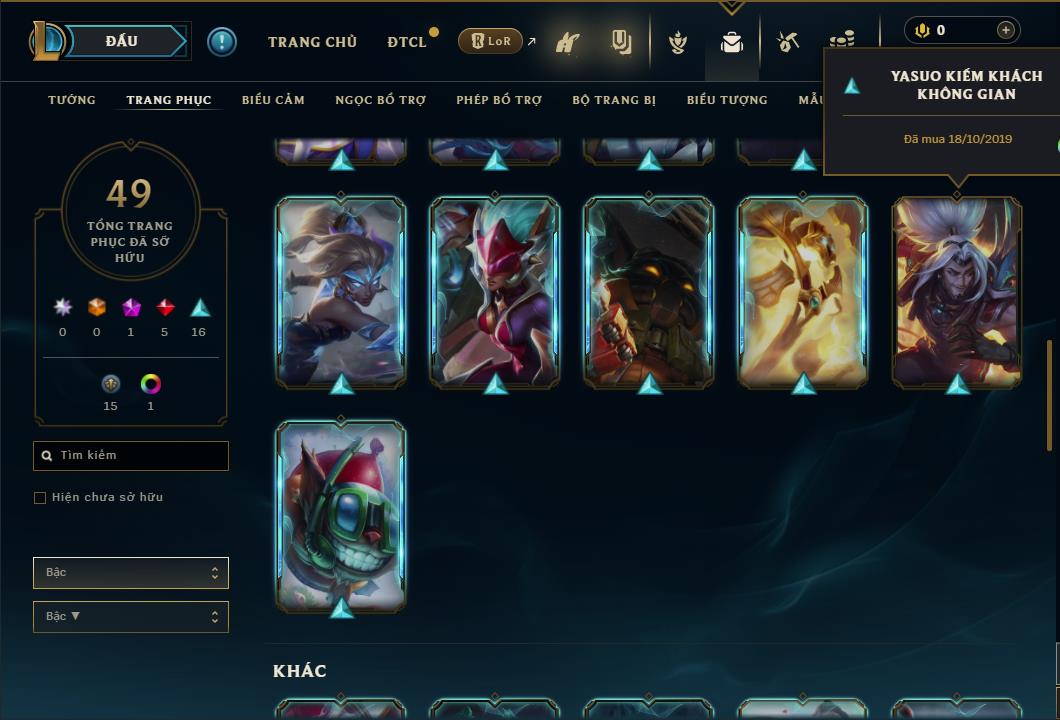Viewport: 1060px width, 720px height.
Task: Switch to the ĐTCL tab
Action: pyautogui.click(x=407, y=42)
